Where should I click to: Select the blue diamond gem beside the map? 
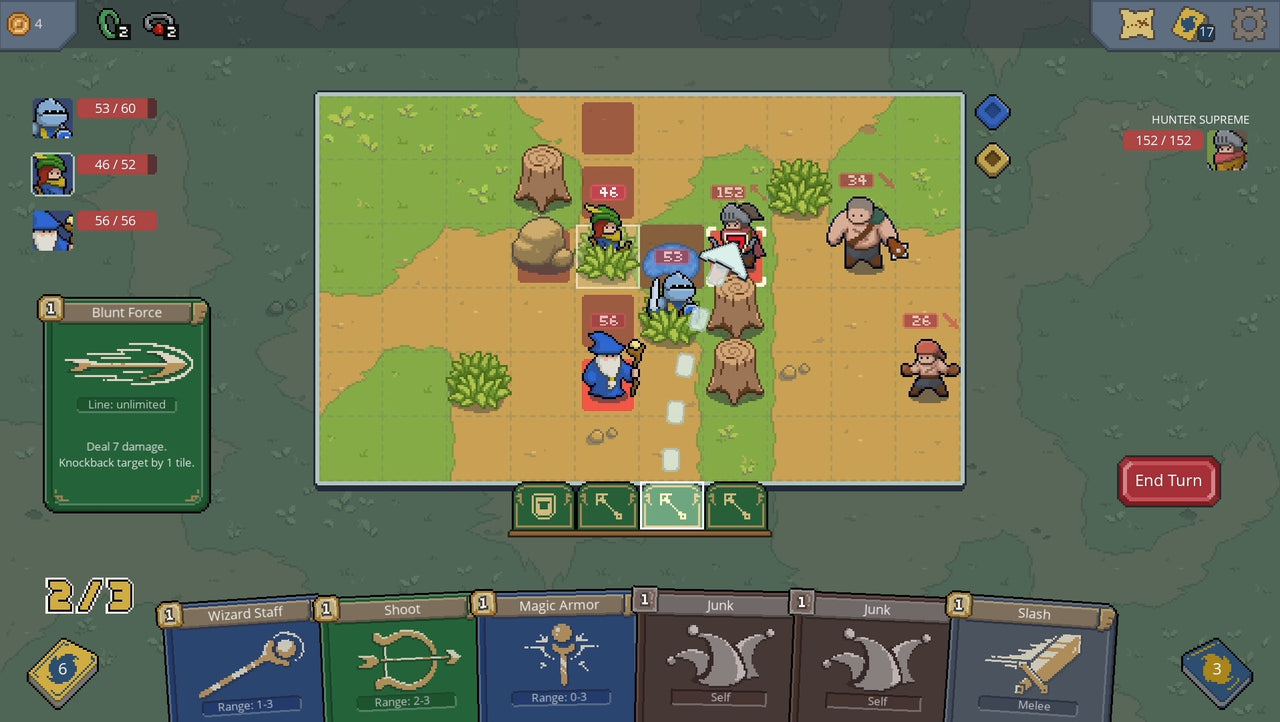tap(992, 112)
